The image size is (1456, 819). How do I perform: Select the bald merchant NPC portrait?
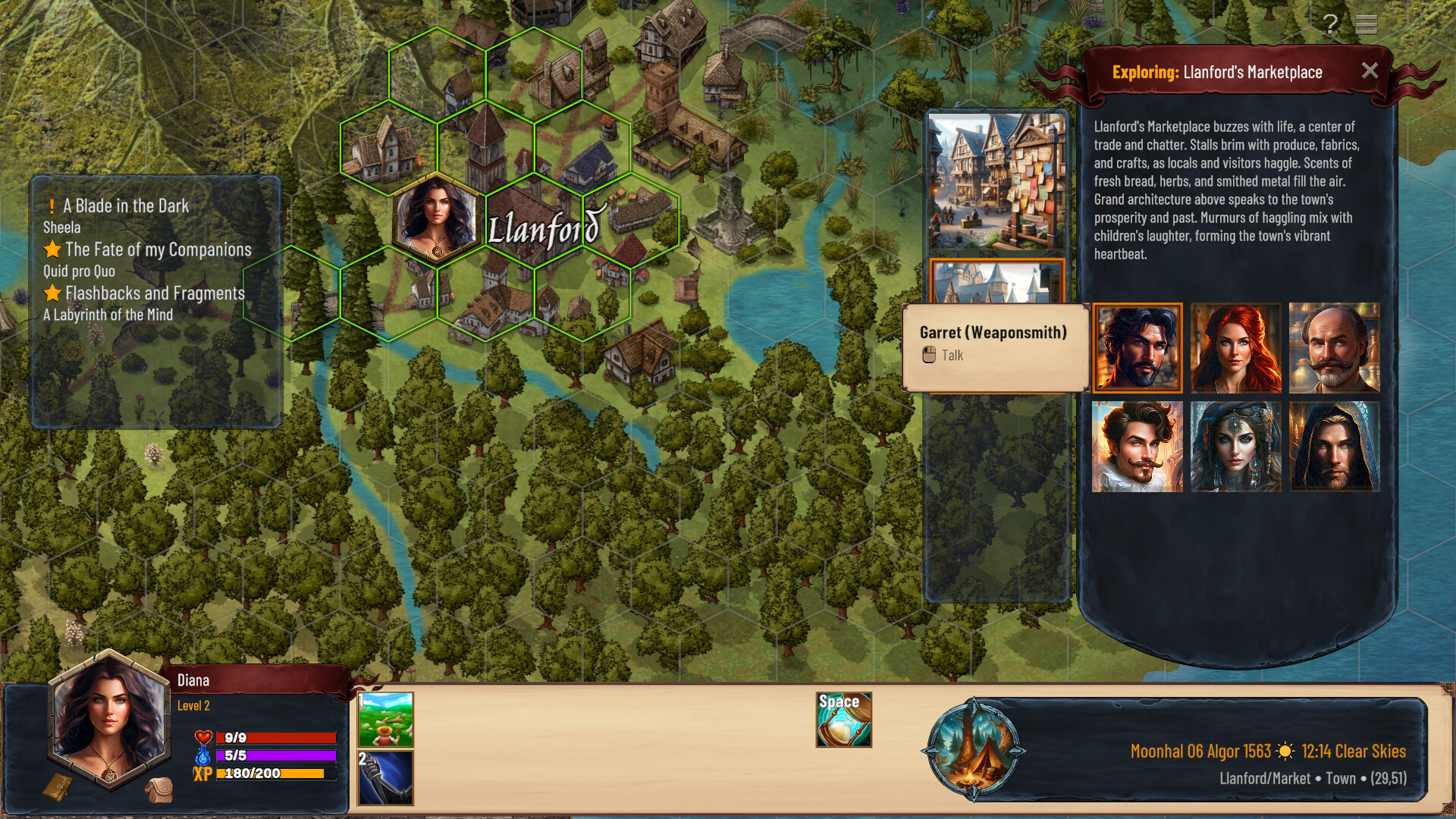tap(1334, 348)
